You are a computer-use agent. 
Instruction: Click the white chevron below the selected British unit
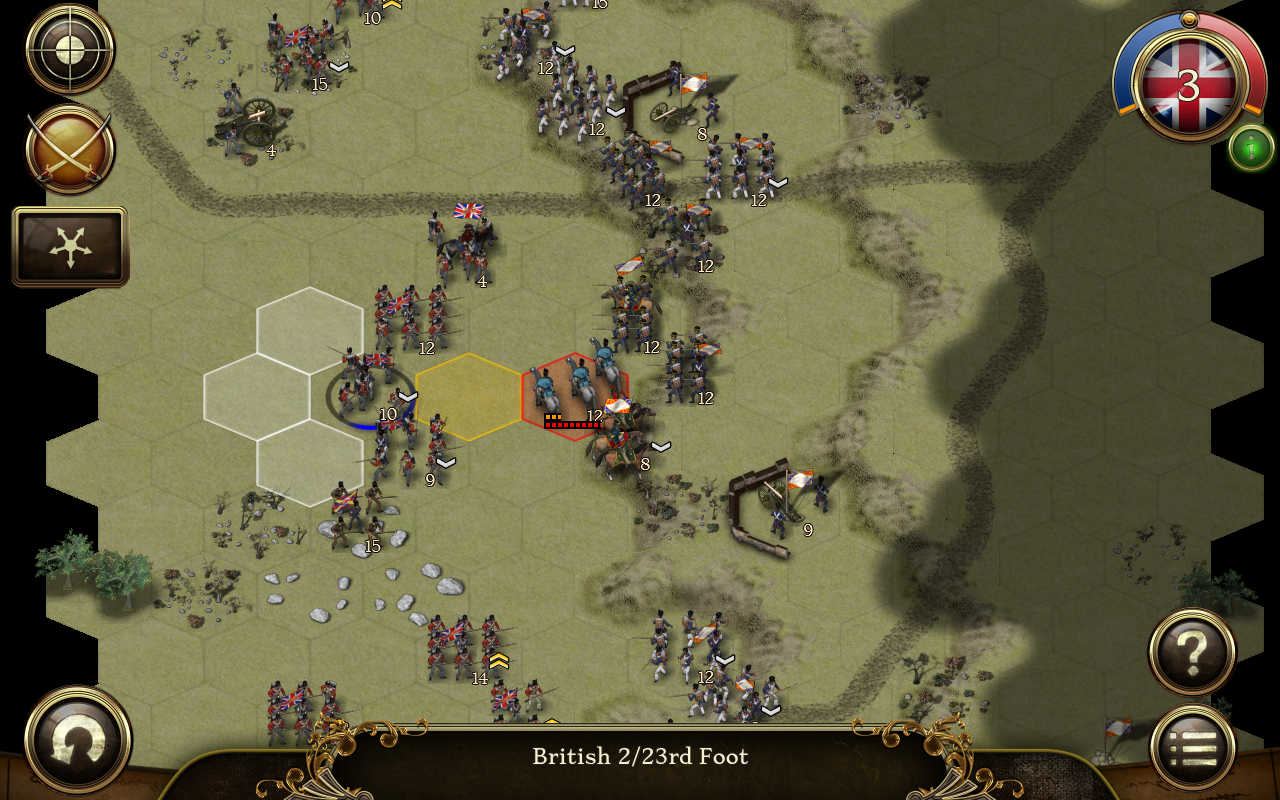[x=407, y=398]
